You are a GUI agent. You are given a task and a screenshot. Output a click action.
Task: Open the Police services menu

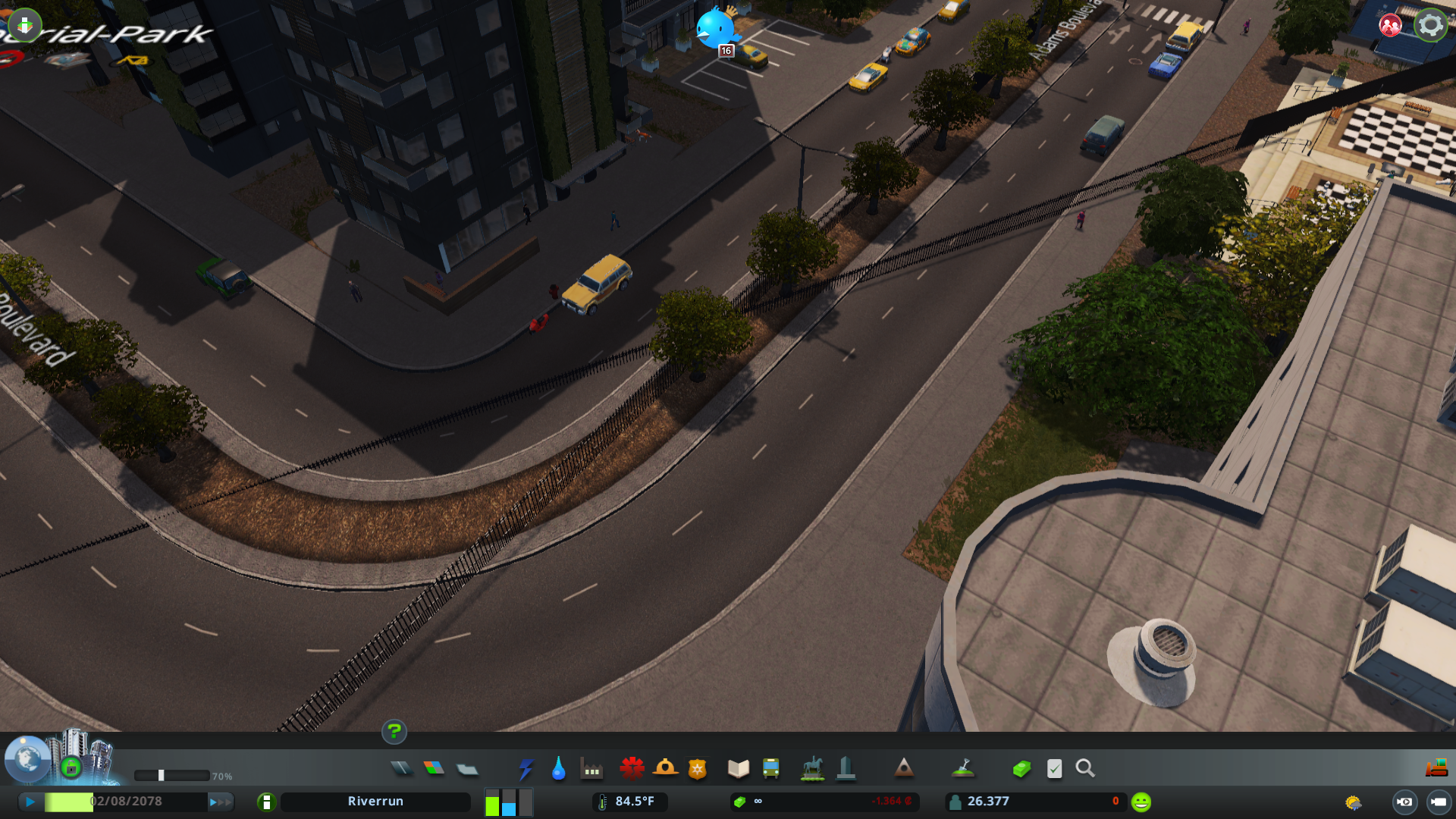[698, 768]
